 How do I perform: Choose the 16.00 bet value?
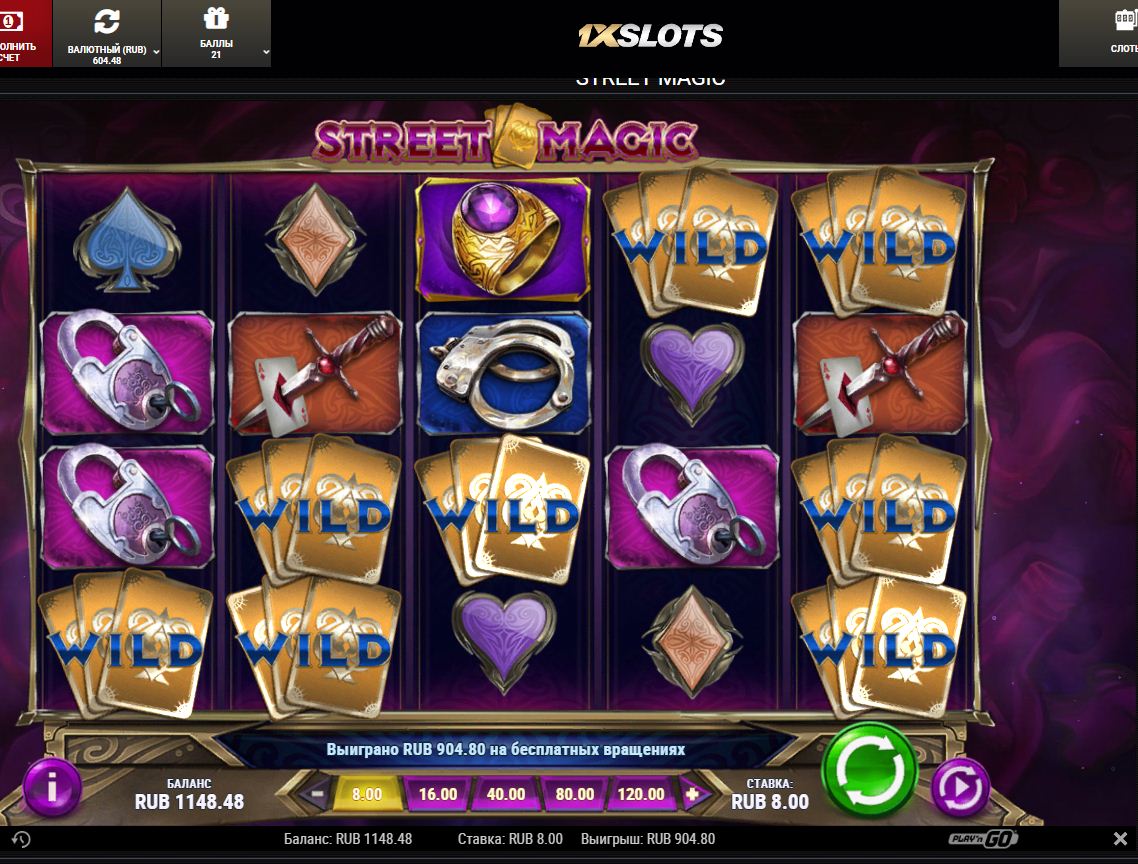[438, 795]
